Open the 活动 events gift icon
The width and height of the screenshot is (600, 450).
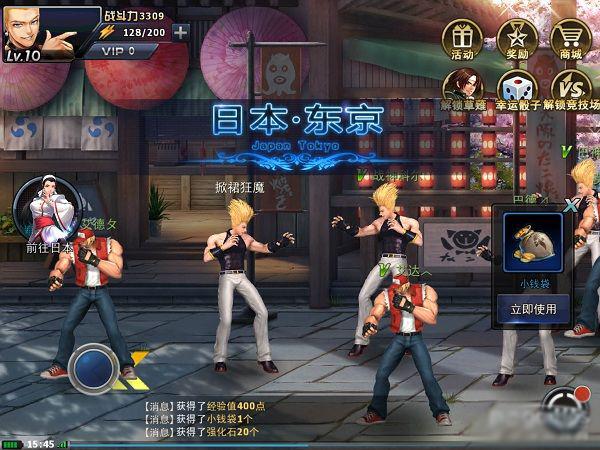coord(462,36)
